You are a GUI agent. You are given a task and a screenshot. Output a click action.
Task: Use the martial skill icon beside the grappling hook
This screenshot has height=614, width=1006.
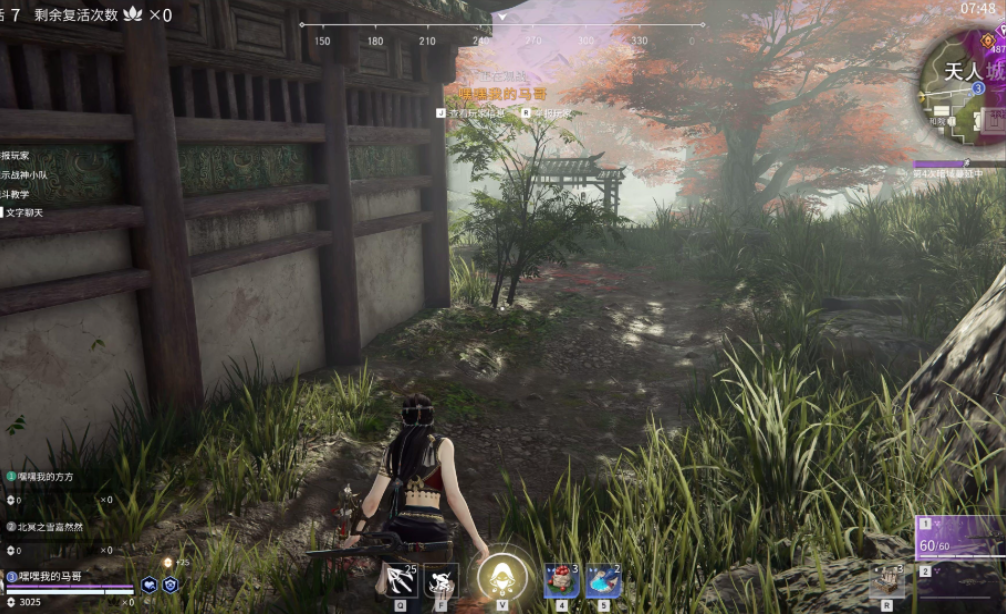tap(441, 580)
